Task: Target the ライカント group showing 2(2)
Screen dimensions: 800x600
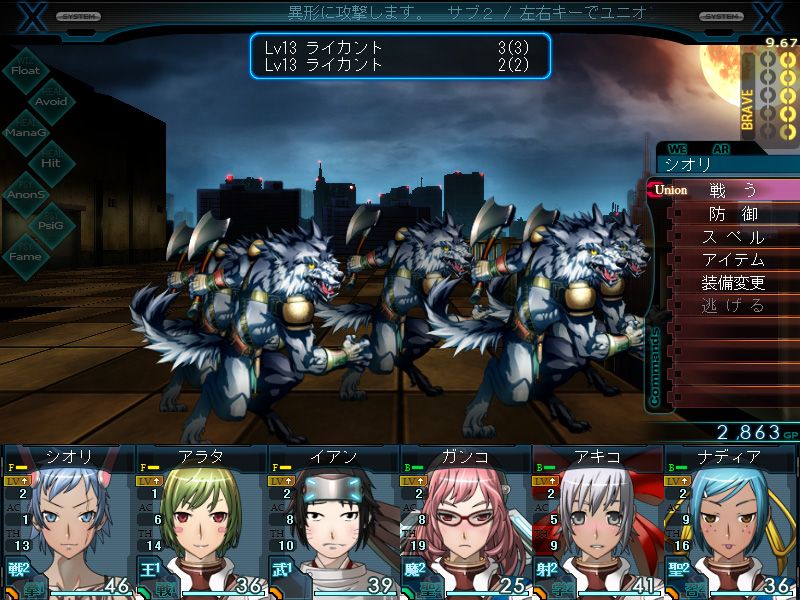Action: pyautogui.click(x=400, y=65)
